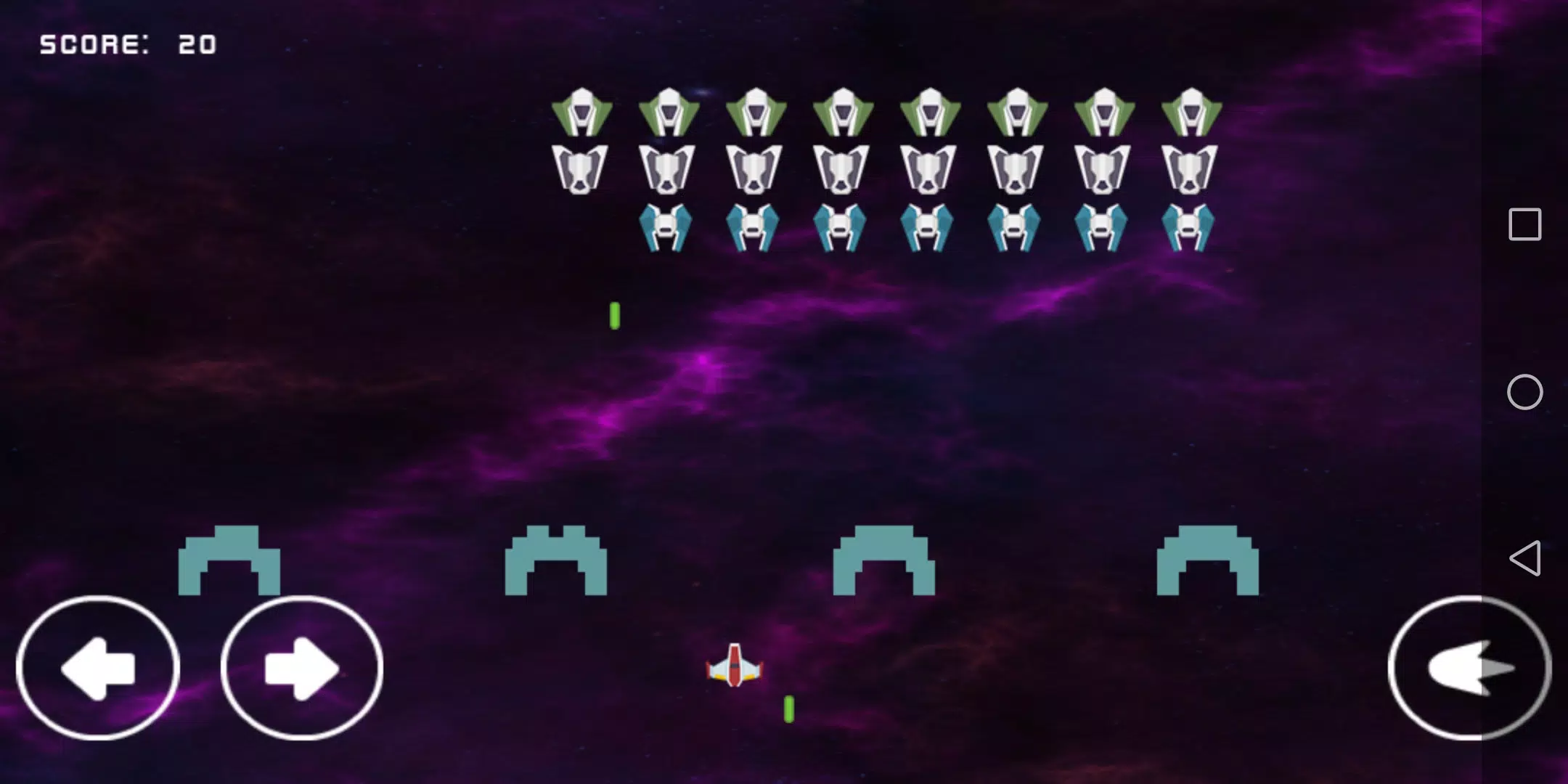1568x784 pixels.
Task: Tap the SCORE: 20 display
Action: (x=128, y=44)
